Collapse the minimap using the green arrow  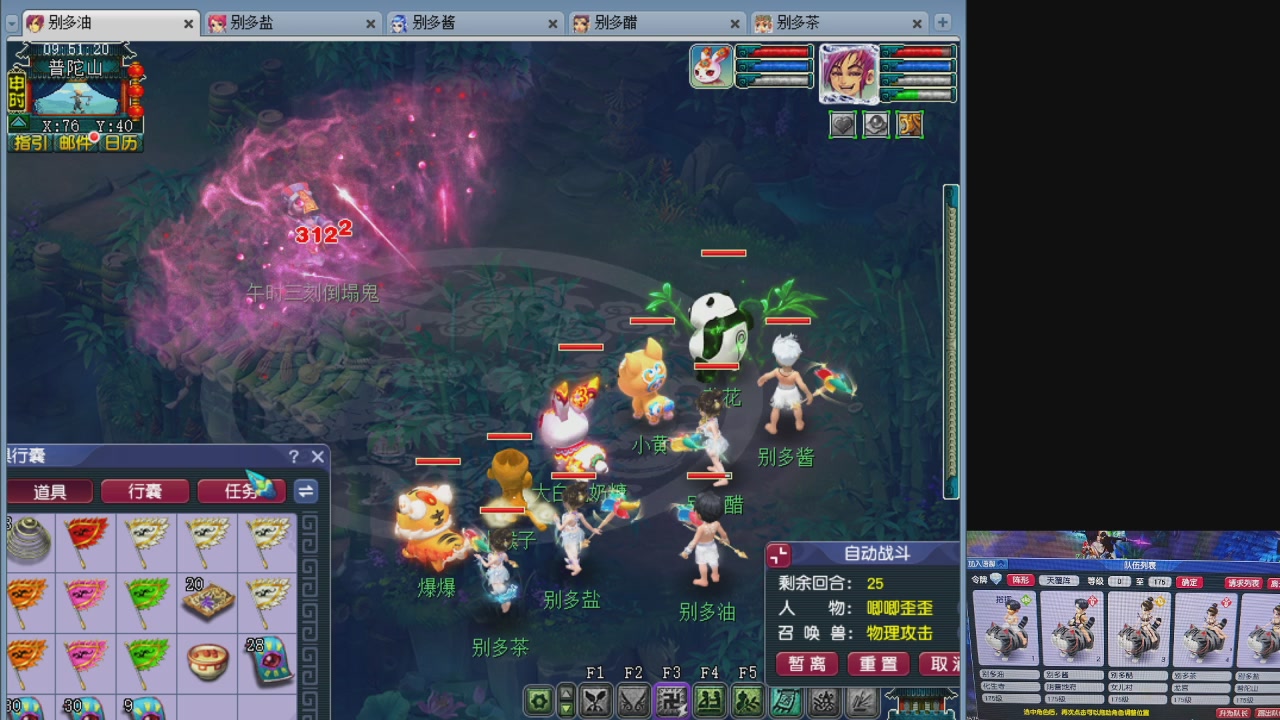(18, 122)
